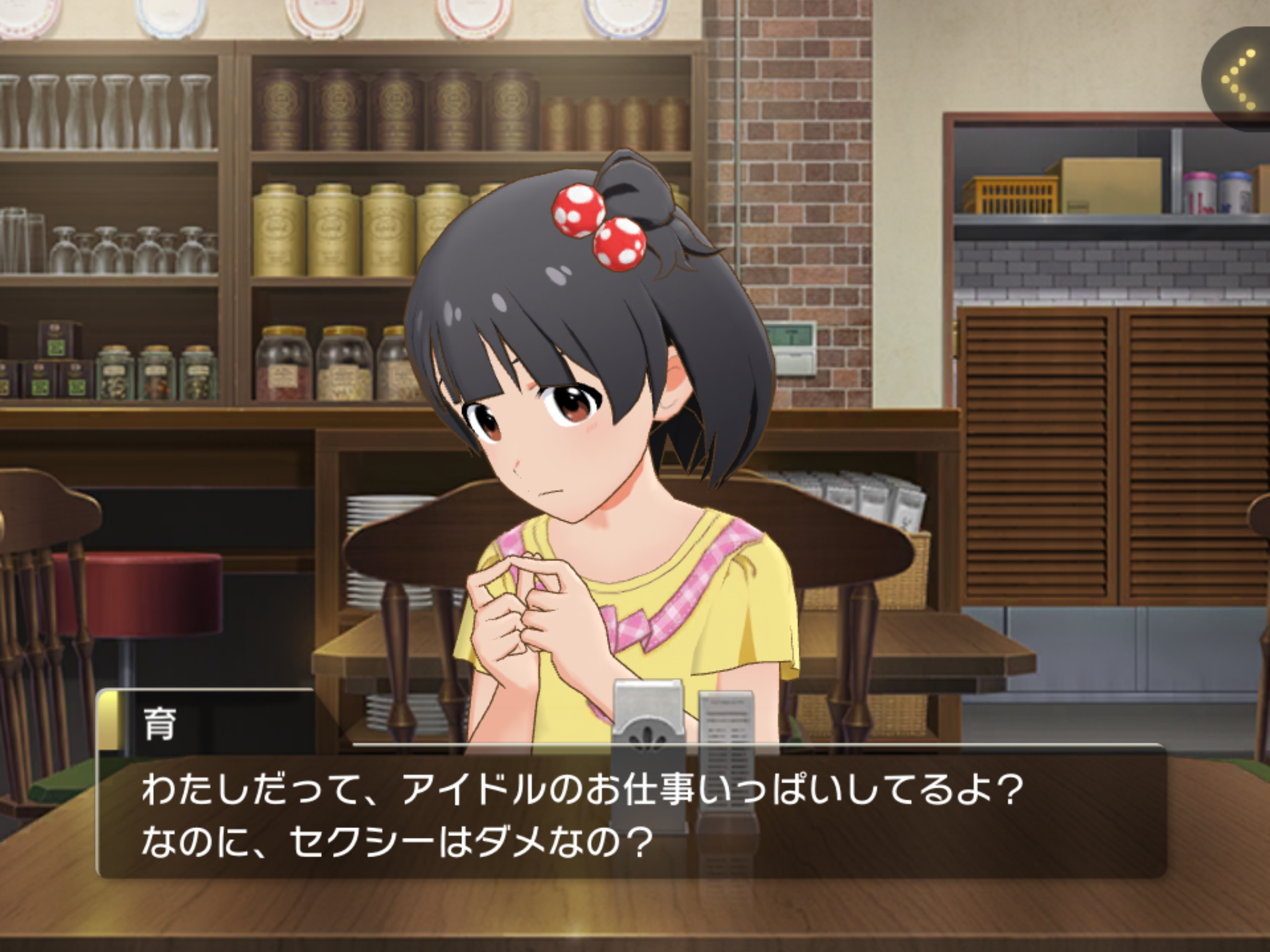
Task: Advance the dialogue text box
Action: [x=631, y=814]
